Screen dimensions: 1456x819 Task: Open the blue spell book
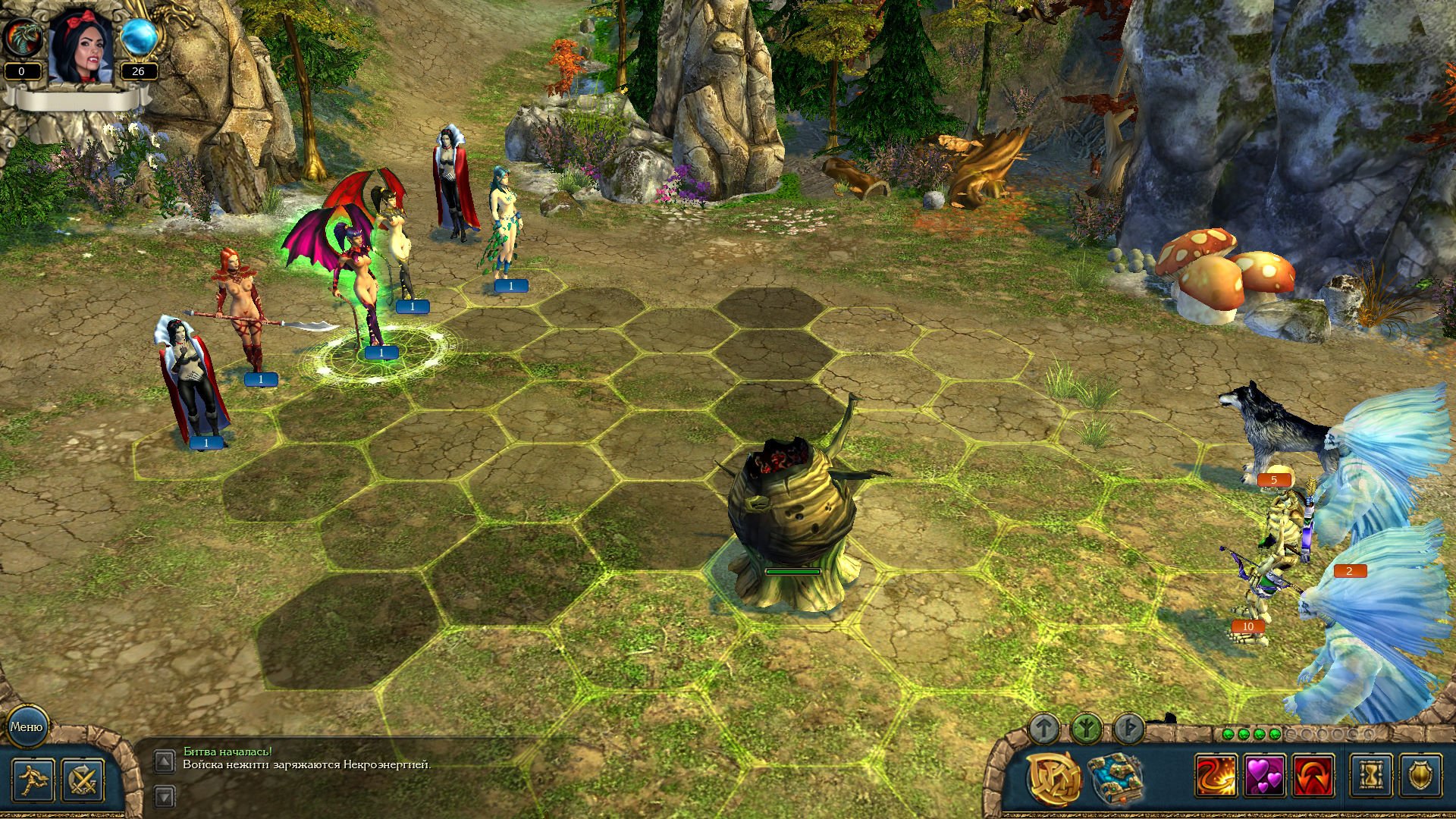click(x=1115, y=778)
